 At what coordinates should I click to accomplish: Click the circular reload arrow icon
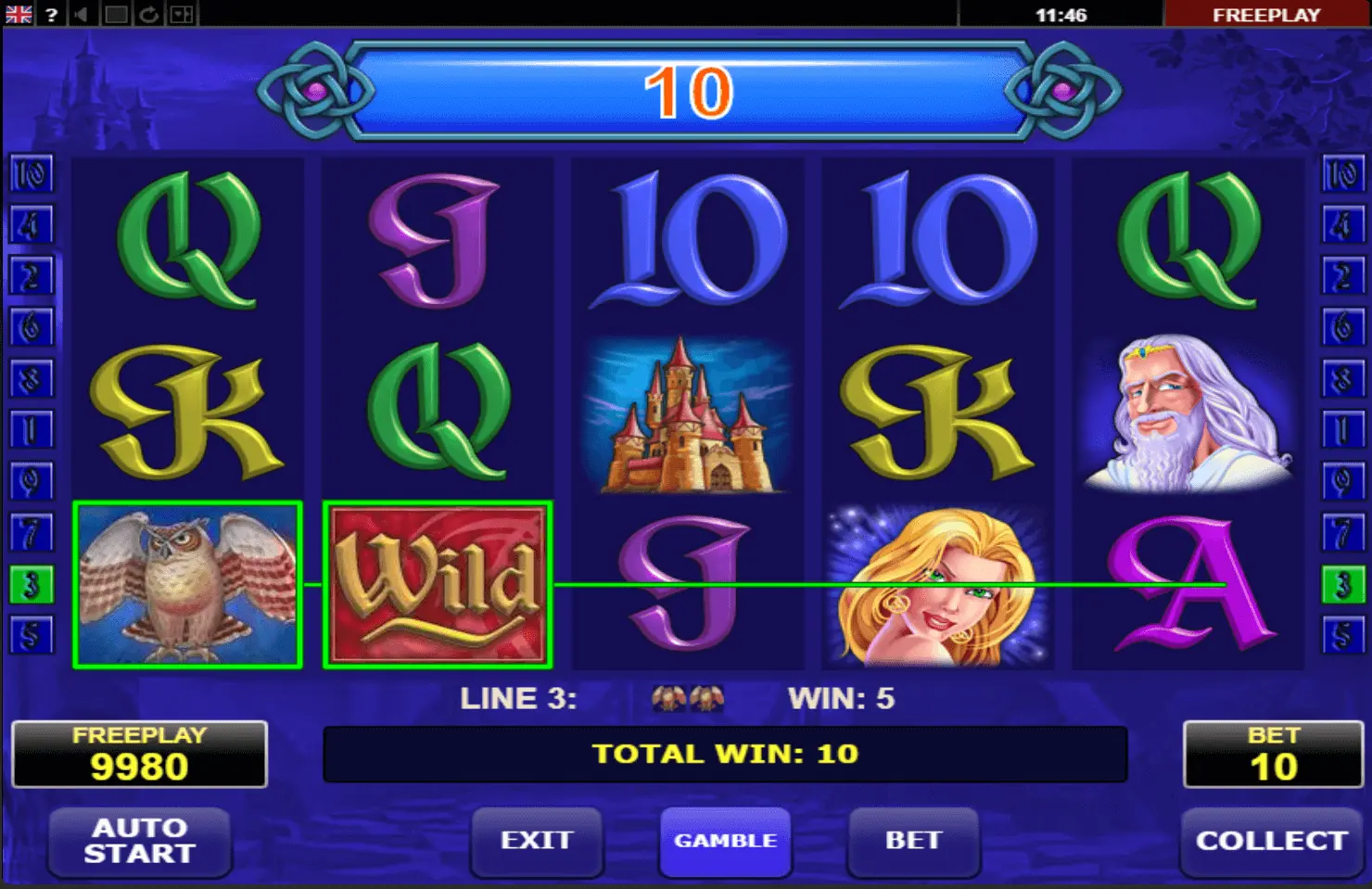[148, 14]
